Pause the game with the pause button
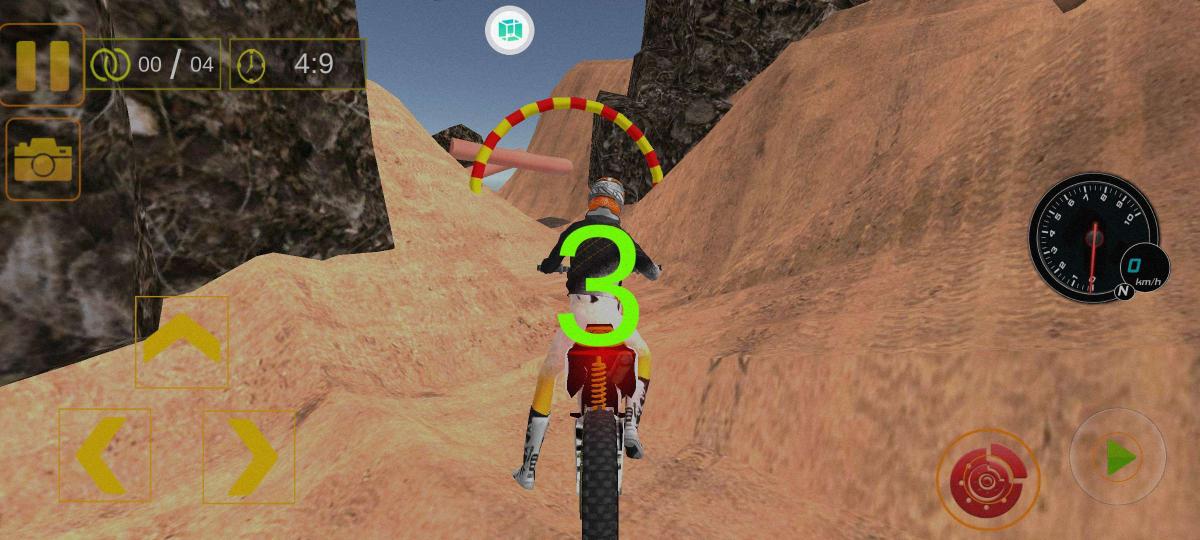Viewport: 1200px width, 540px height. click(42, 64)
